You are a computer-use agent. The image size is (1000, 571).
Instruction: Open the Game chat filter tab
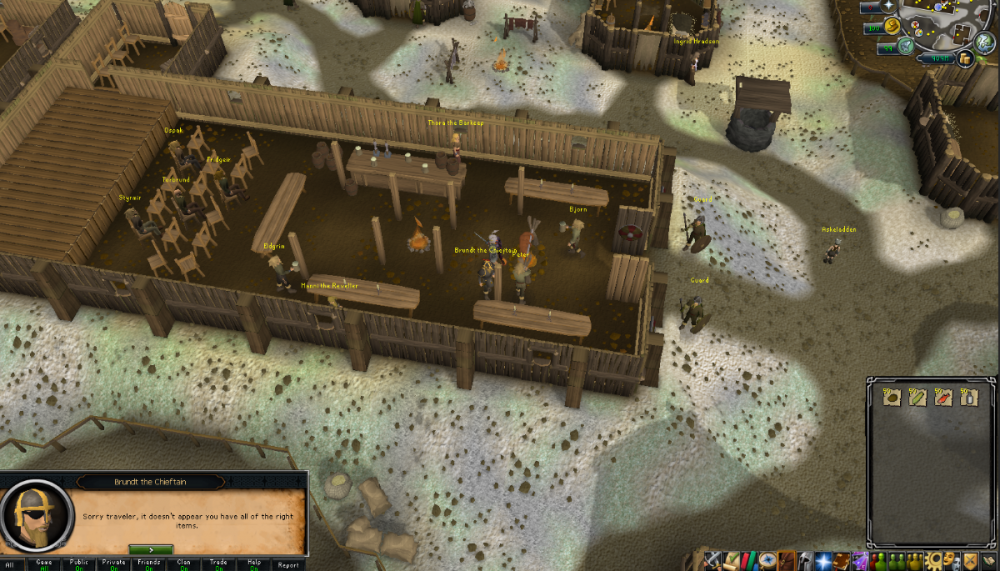(x=44, y=565)
